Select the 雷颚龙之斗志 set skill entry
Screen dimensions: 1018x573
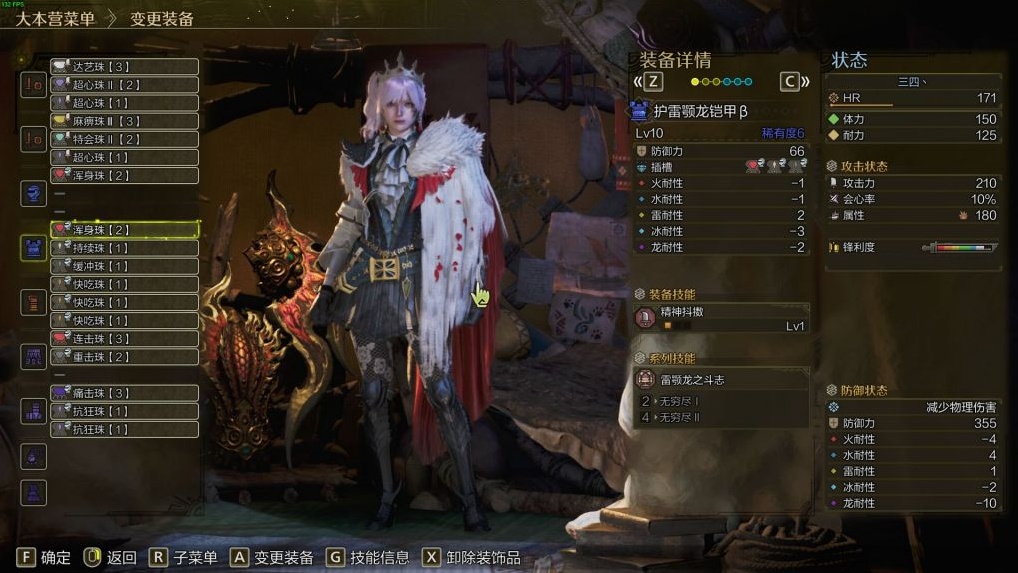[x=722, y=380]
